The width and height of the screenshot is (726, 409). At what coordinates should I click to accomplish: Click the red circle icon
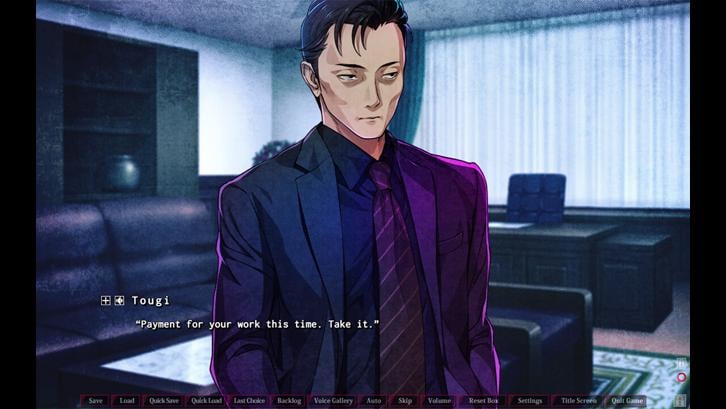point(681,378)
